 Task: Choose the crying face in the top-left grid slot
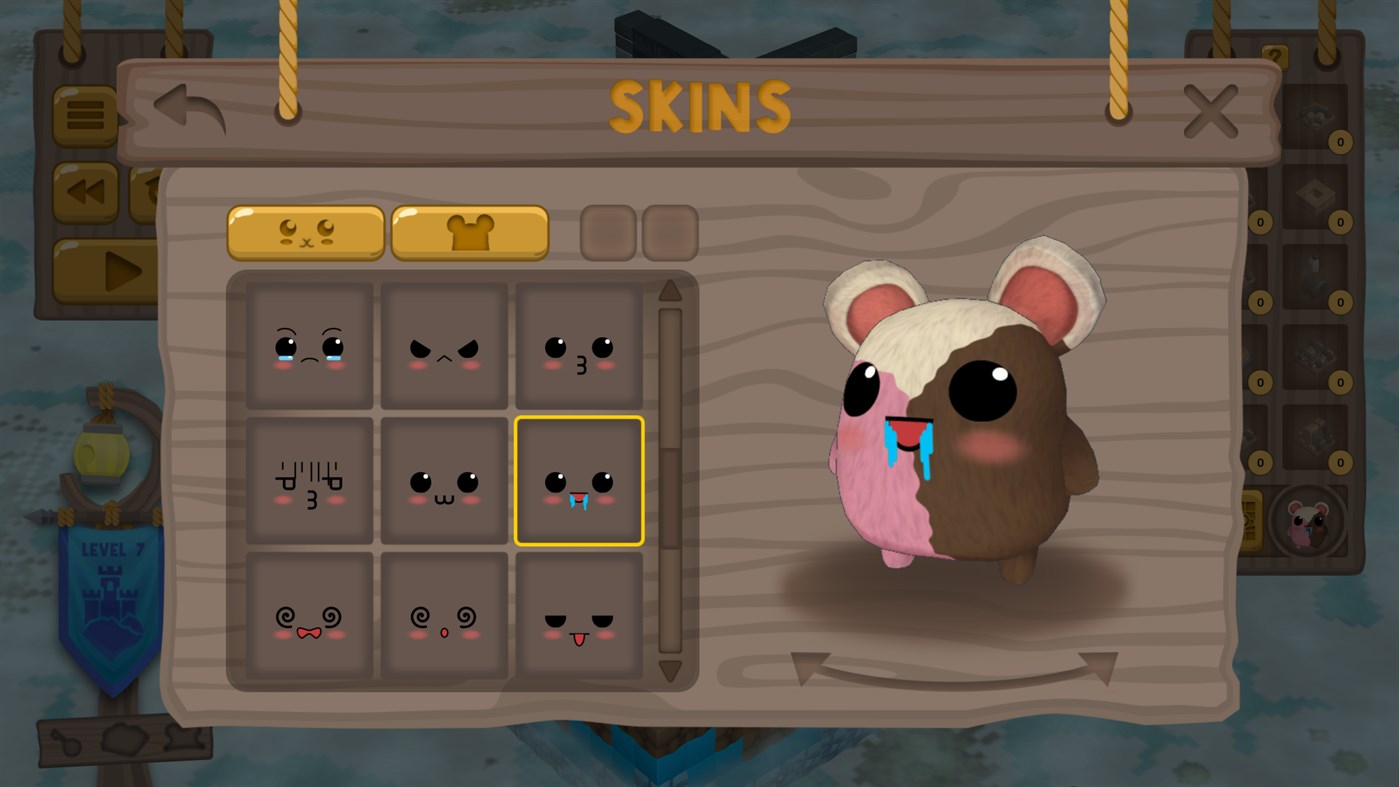pos(308,345)
